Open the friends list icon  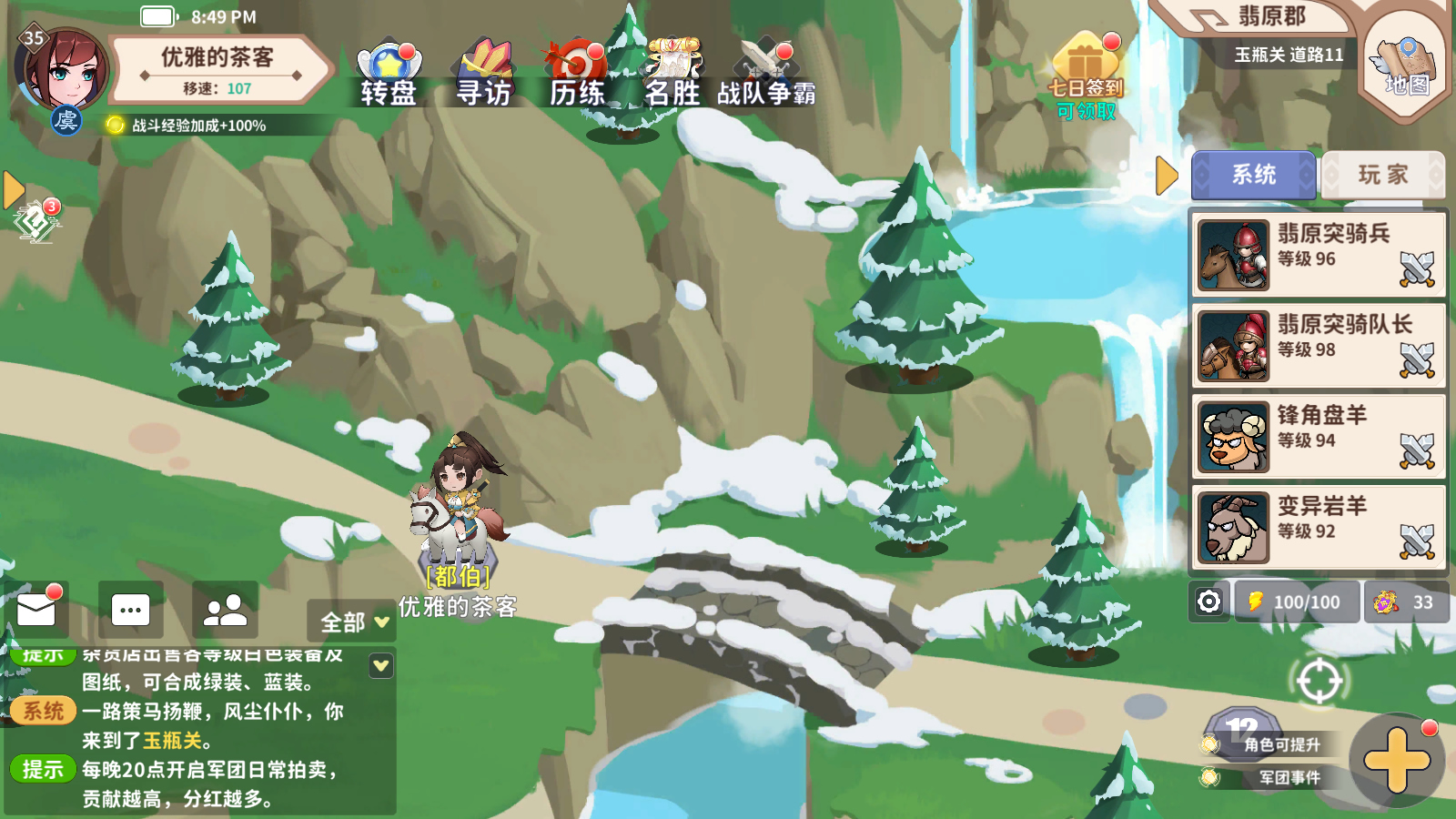[x=225, y=609]
